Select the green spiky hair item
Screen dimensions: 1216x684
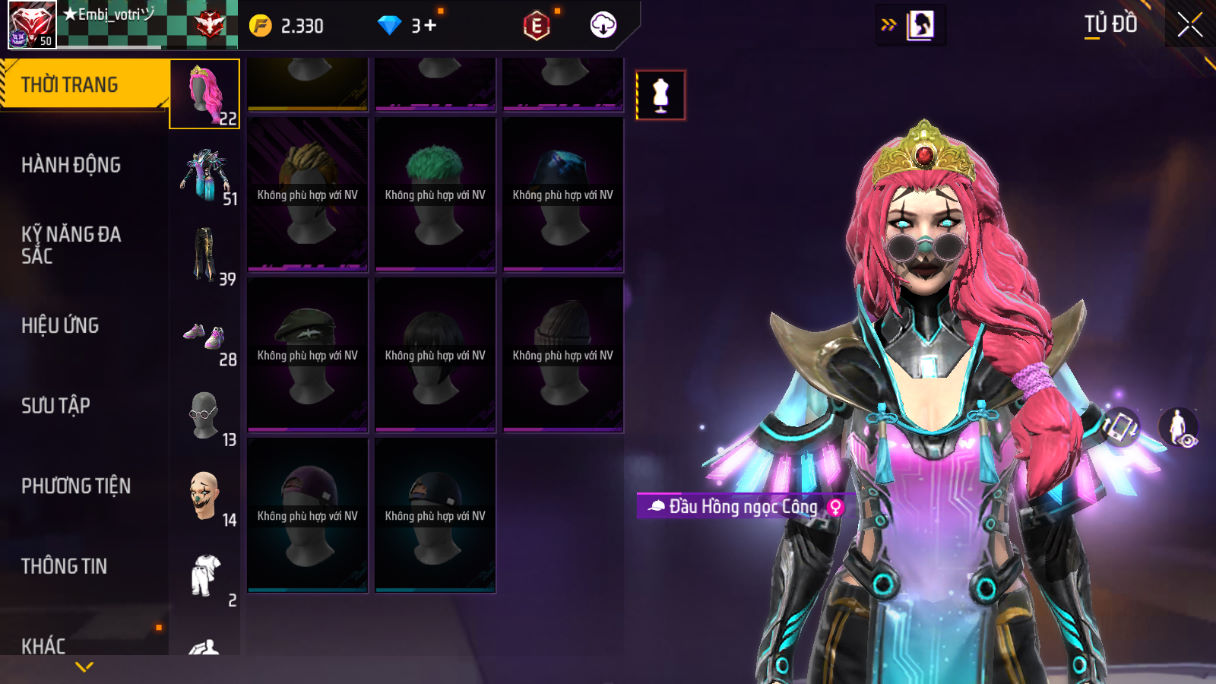[x=435, y=195]
